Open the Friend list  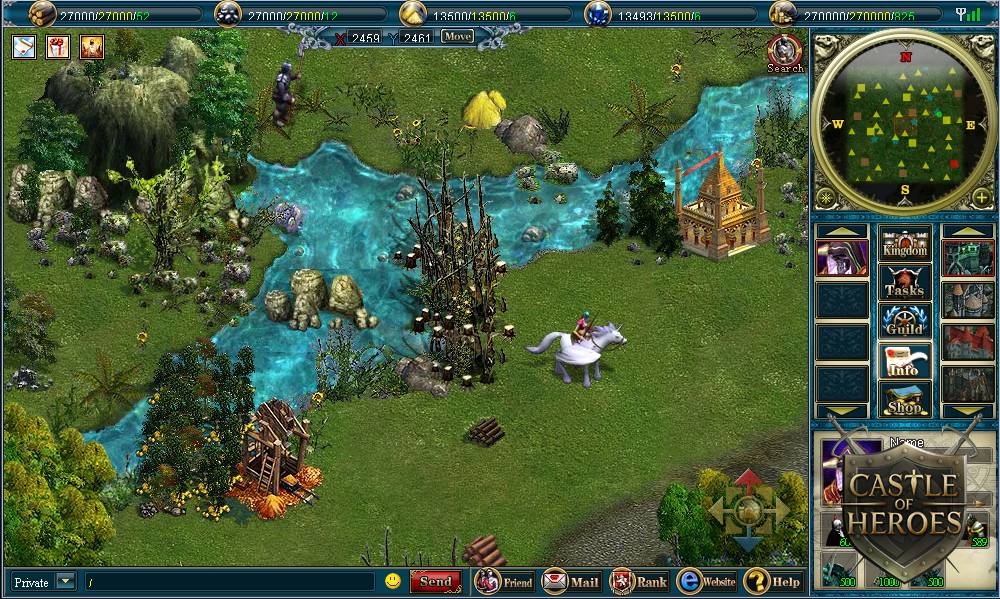(505, 581)
